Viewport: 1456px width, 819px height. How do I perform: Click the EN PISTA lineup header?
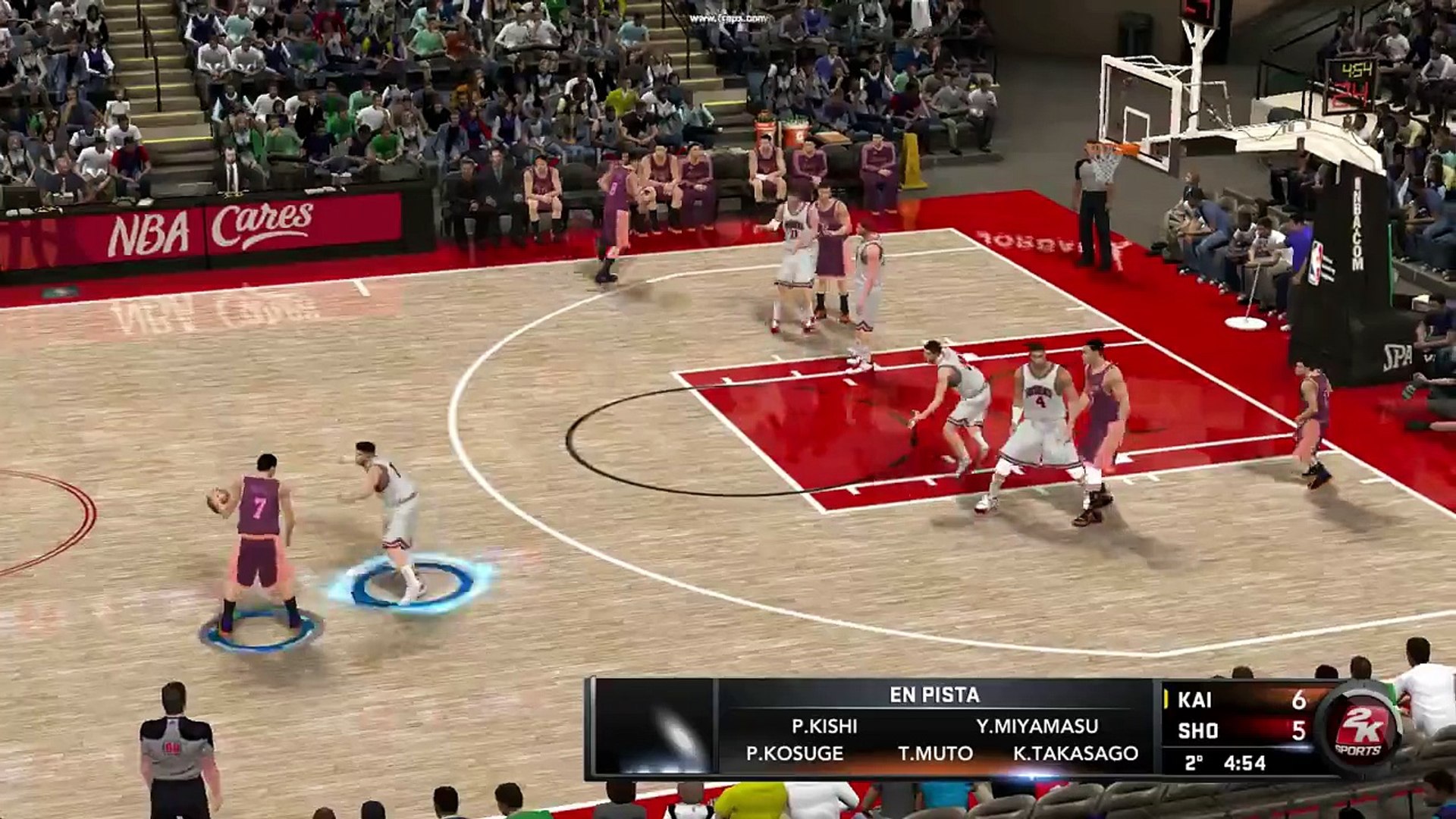click(x=934, y=695)
